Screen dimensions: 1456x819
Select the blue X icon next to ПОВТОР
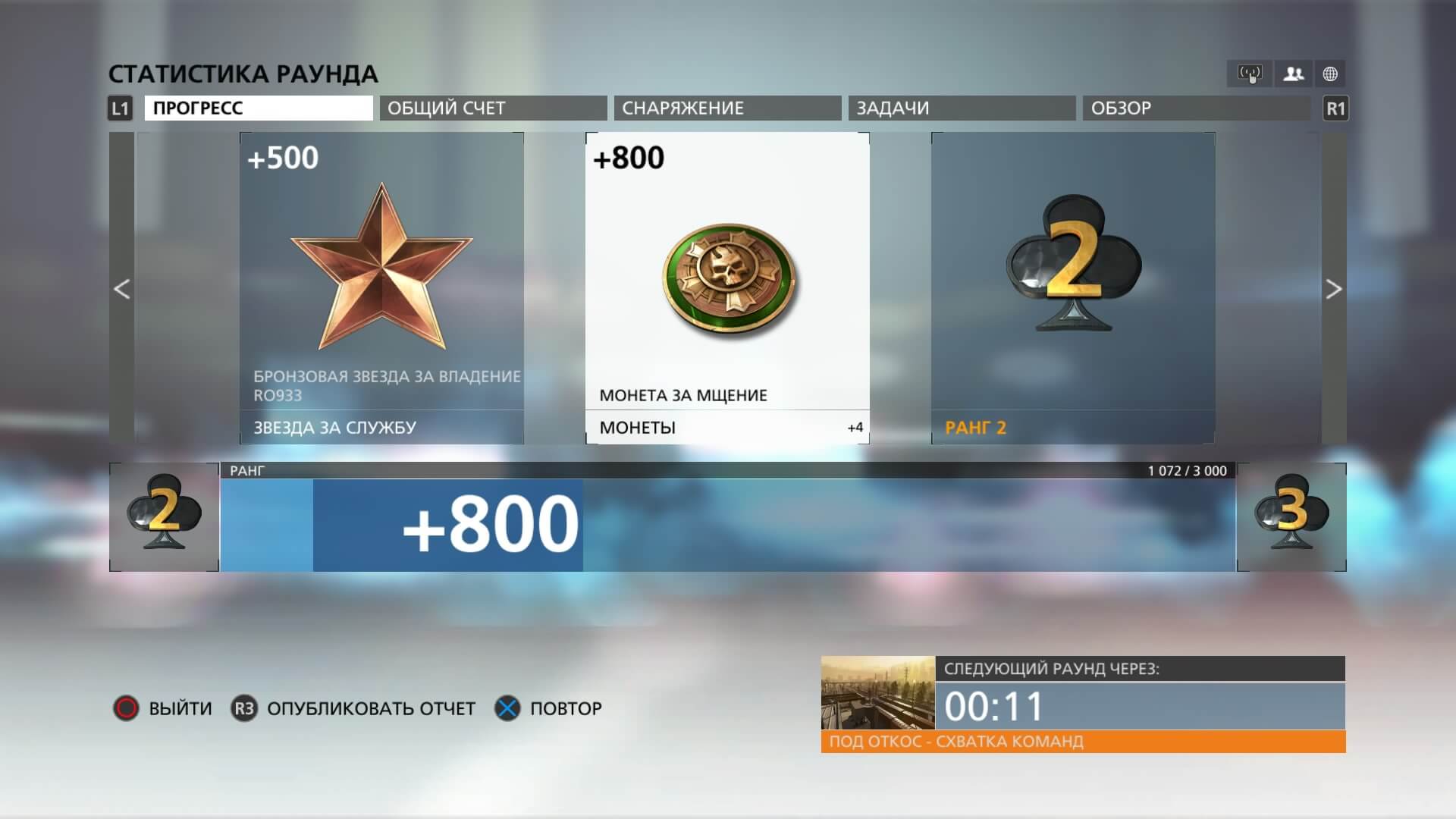tap(507, 708)
